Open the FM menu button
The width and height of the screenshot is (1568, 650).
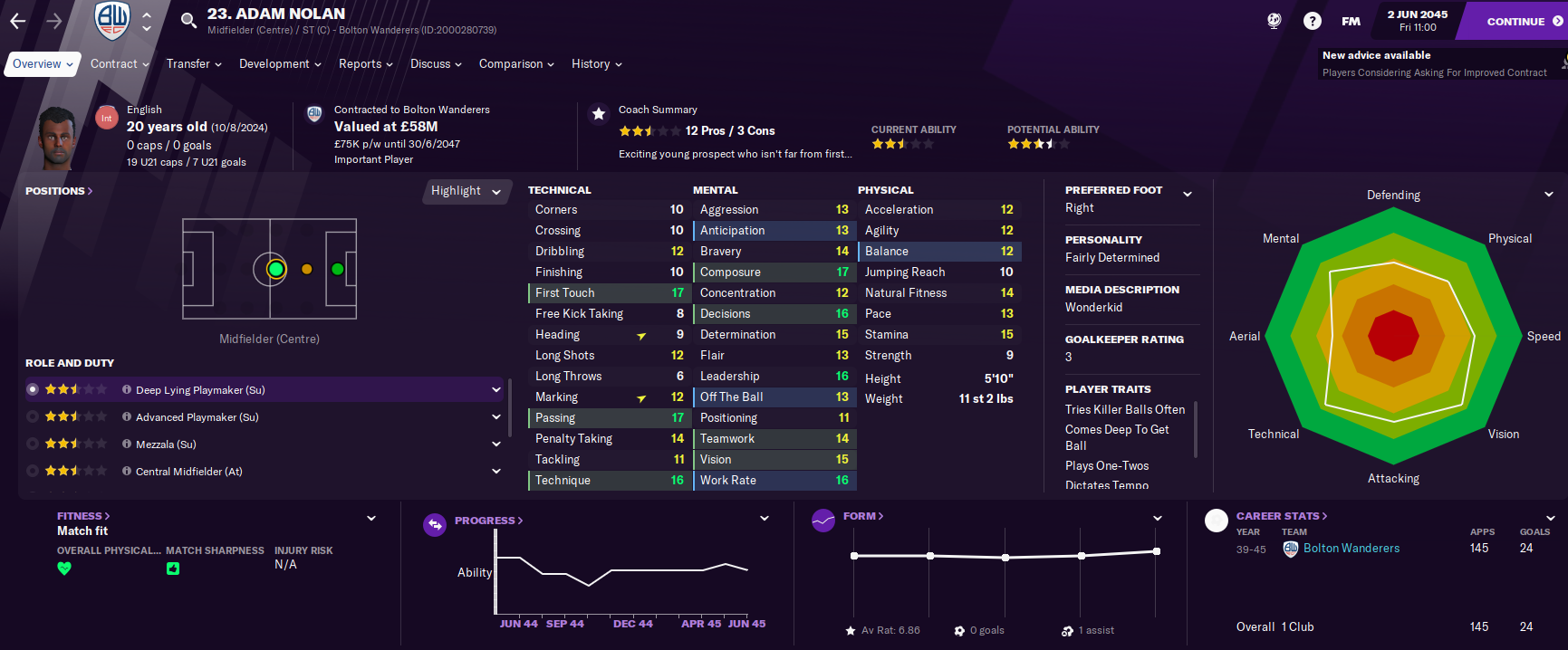click(x=1351, y=21)
